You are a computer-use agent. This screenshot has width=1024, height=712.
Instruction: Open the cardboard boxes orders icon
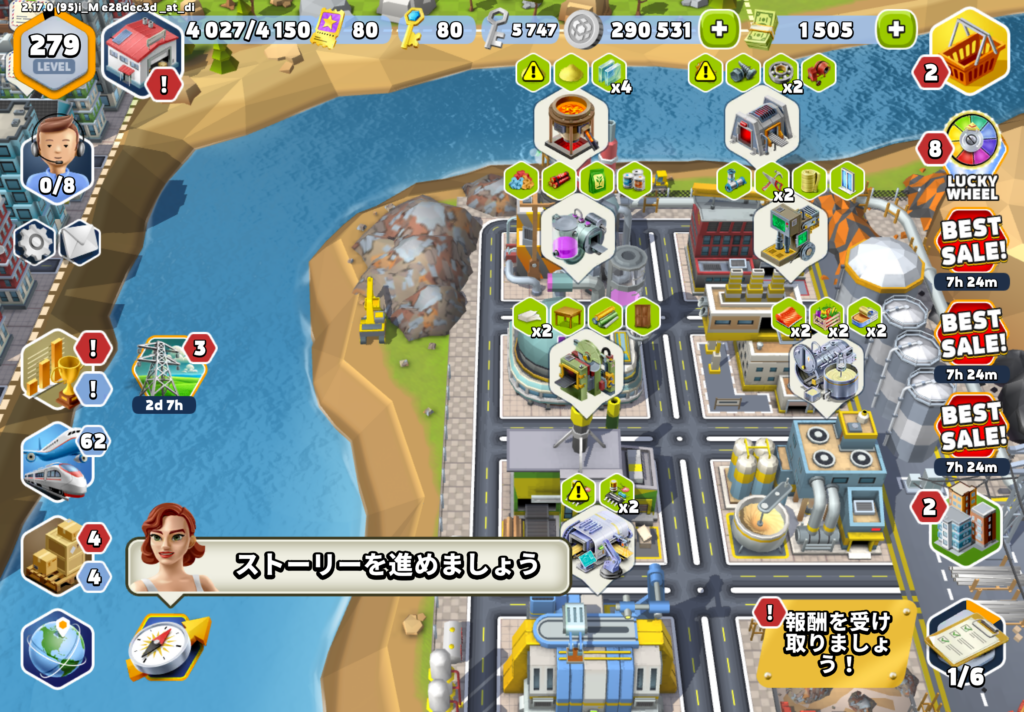point(55,556)
